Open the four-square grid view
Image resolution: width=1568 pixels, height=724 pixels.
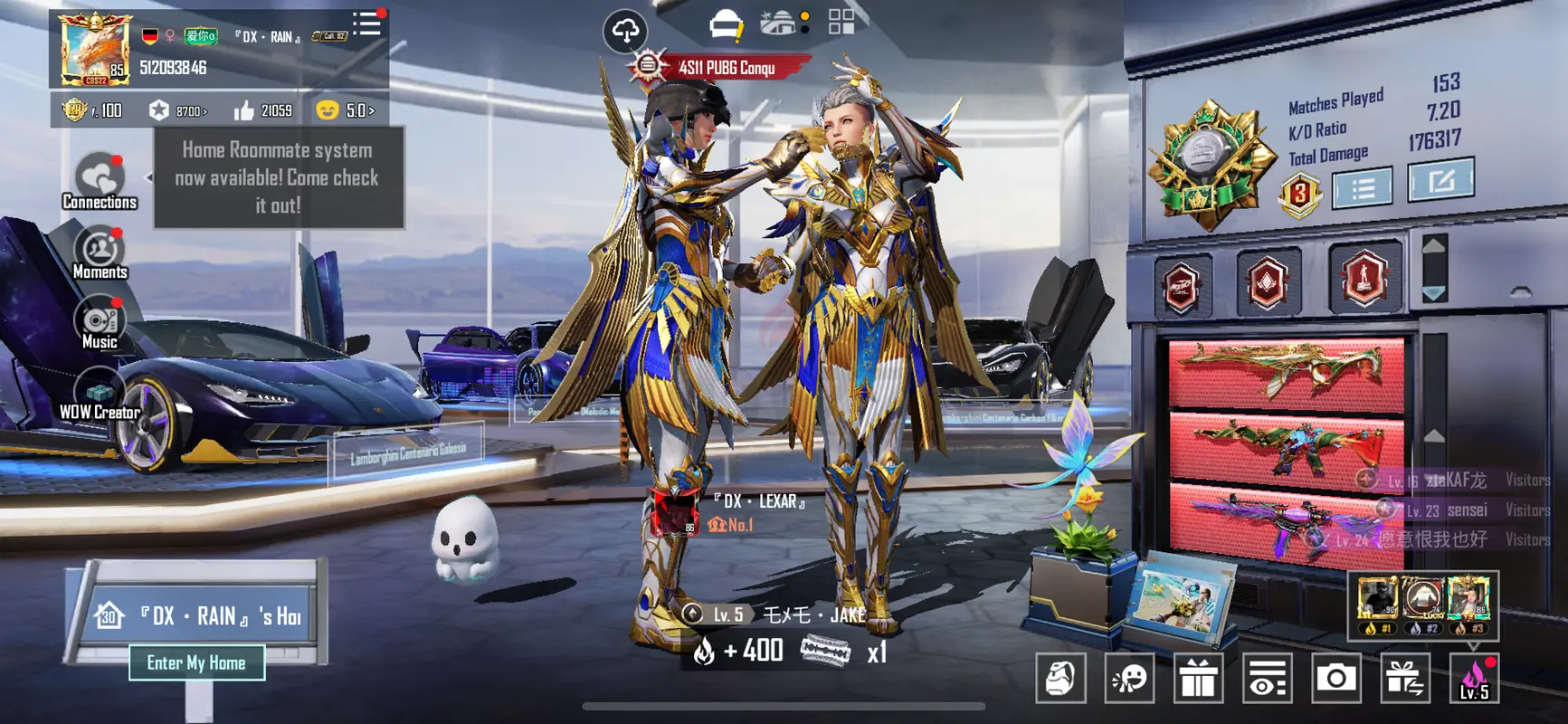(841, 24)
